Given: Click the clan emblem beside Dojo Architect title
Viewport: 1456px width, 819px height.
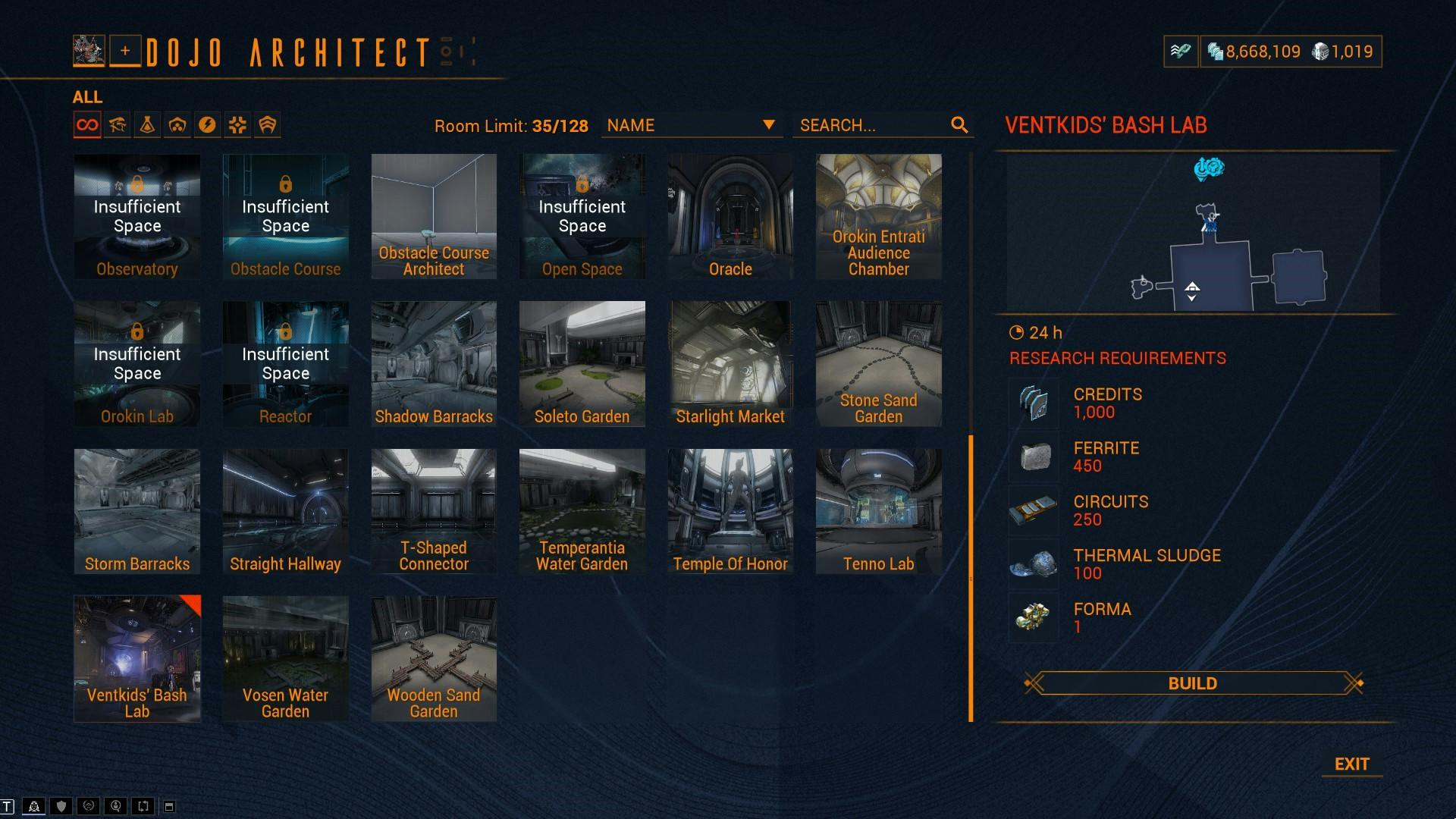Looking at the screenshot, I should (x=87, y=51).
